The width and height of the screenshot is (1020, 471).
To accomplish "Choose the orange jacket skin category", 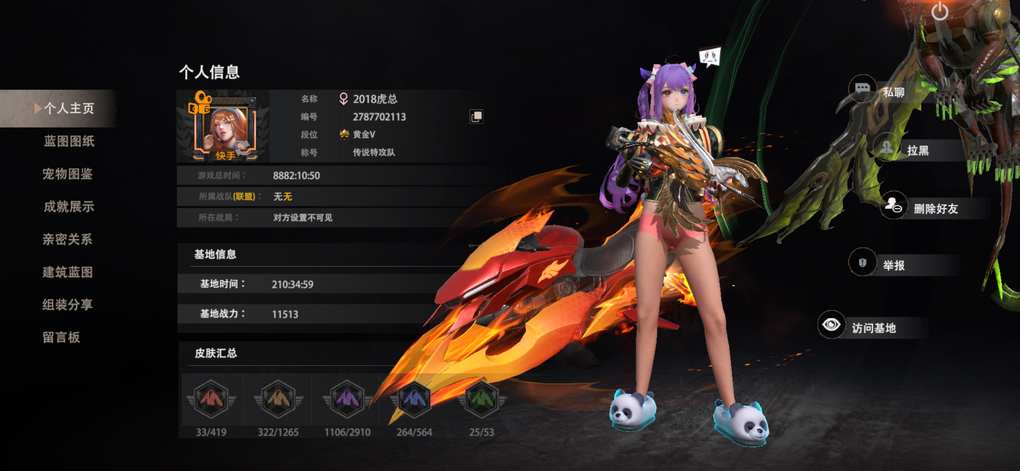I will pos(277,400).
